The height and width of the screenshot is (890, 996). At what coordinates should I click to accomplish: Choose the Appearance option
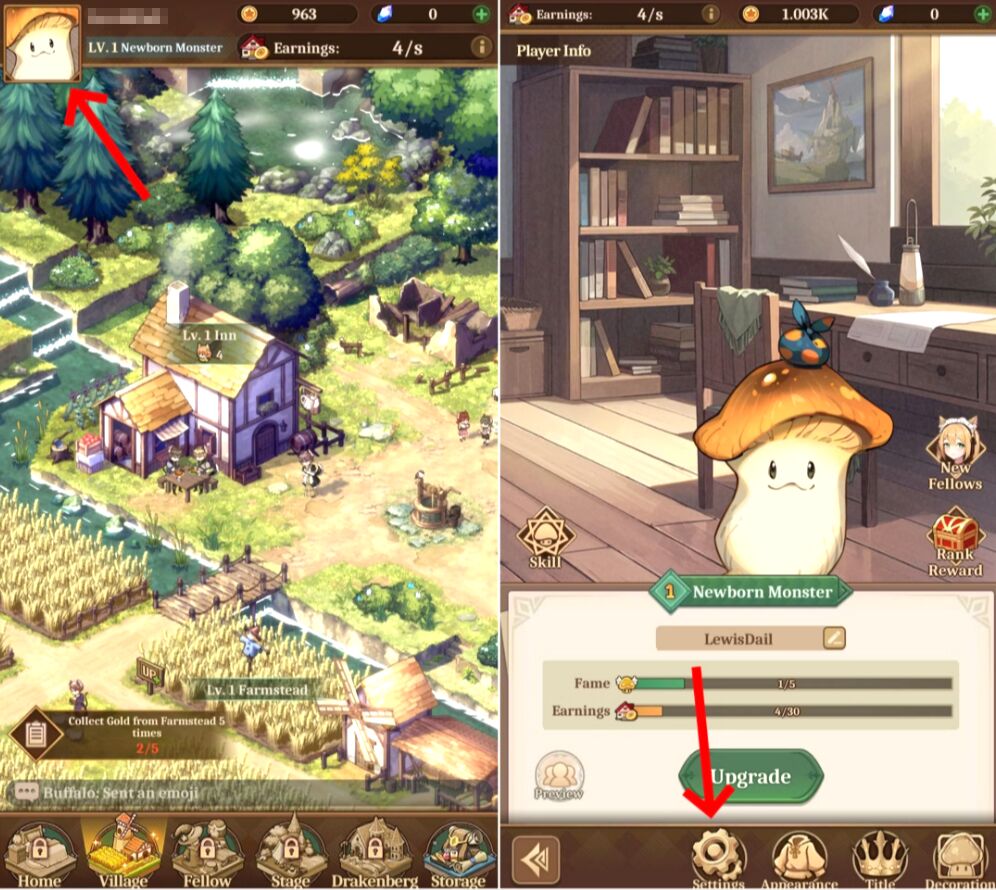pyautogui.click(x=799, y=857)
